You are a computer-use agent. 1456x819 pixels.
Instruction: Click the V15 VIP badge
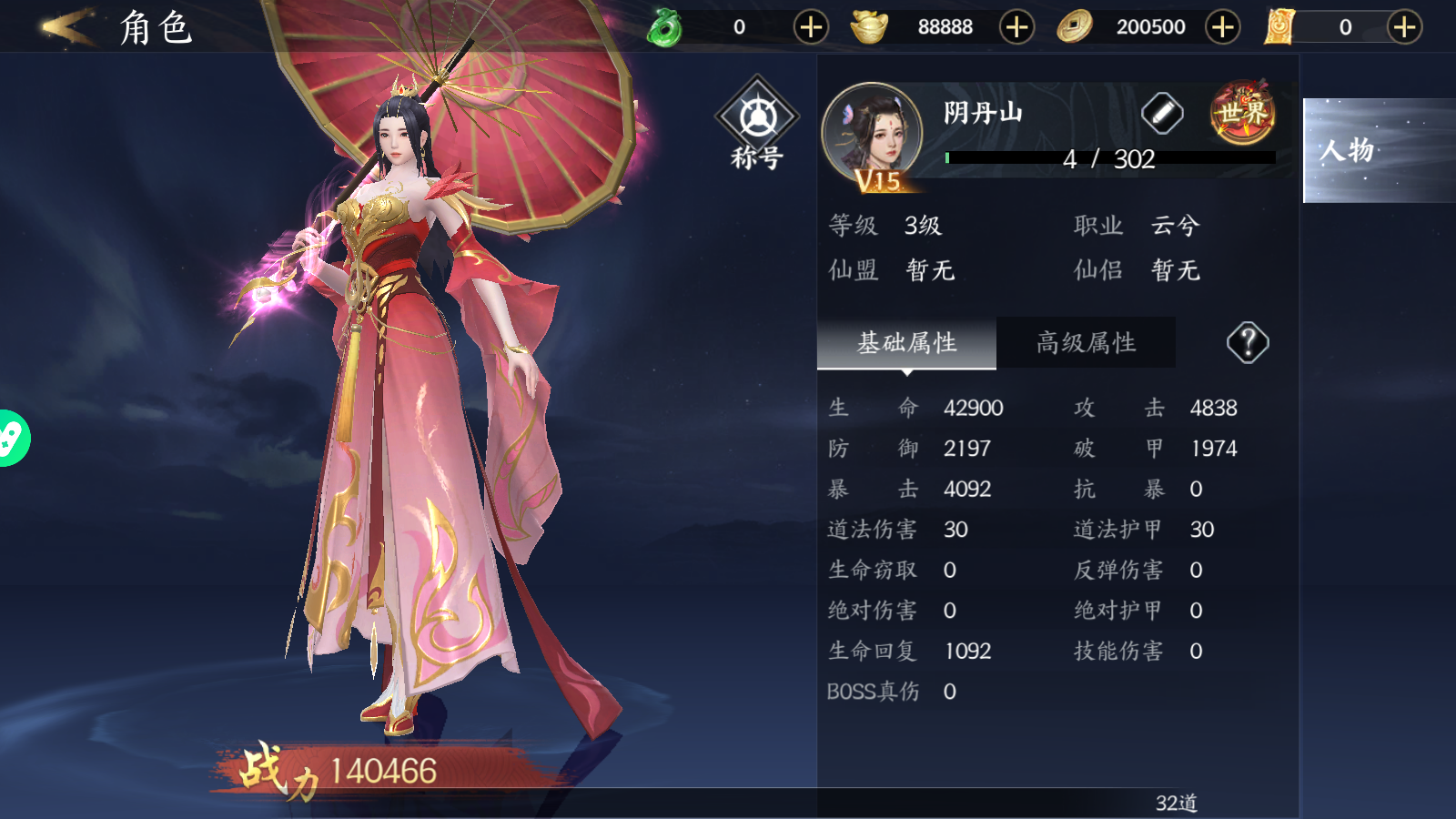pos(876,180)
